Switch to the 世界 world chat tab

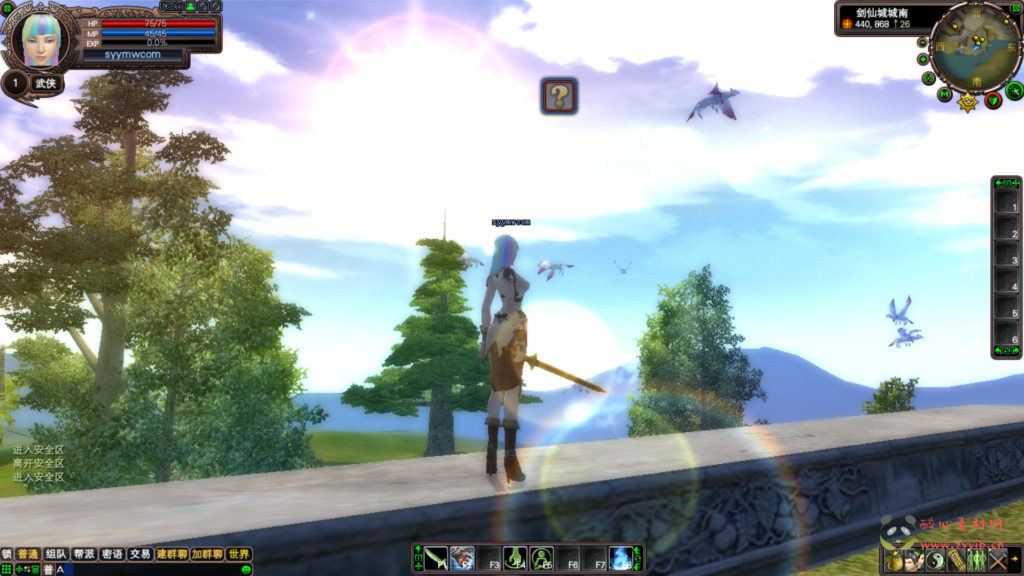click(238, 554)
